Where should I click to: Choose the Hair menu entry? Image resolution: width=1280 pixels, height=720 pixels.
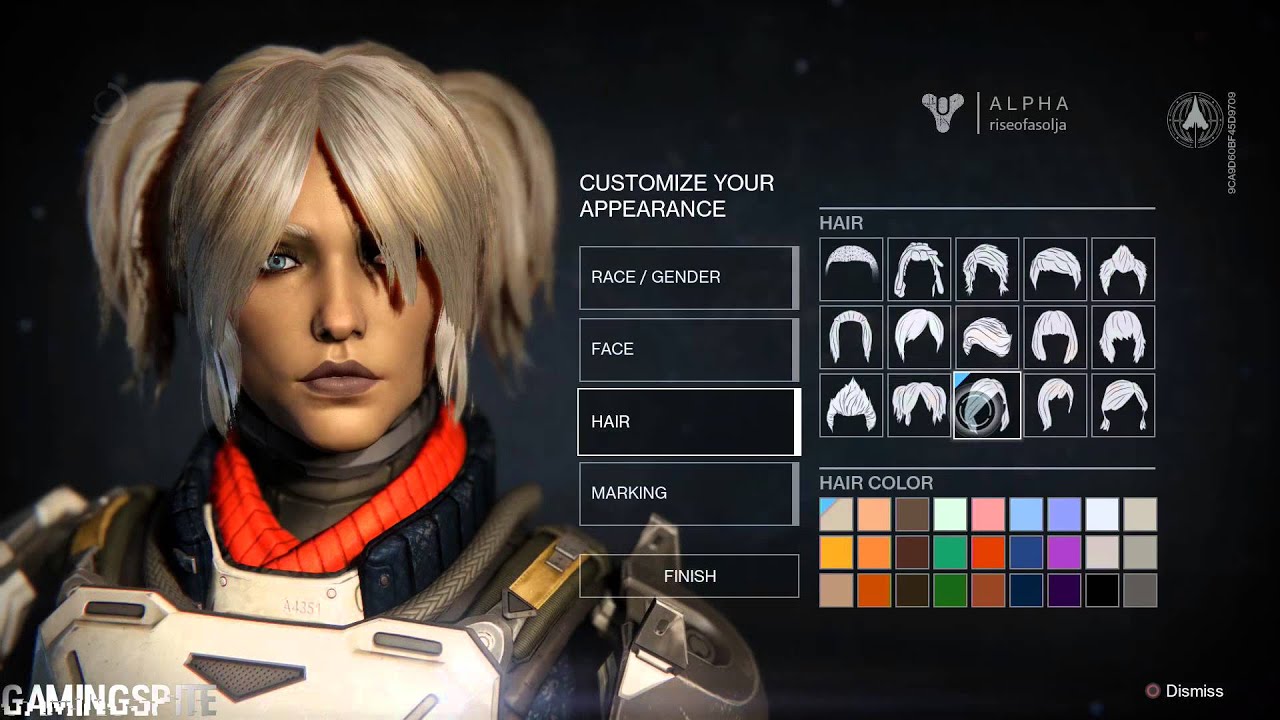[x=688, y=421]
